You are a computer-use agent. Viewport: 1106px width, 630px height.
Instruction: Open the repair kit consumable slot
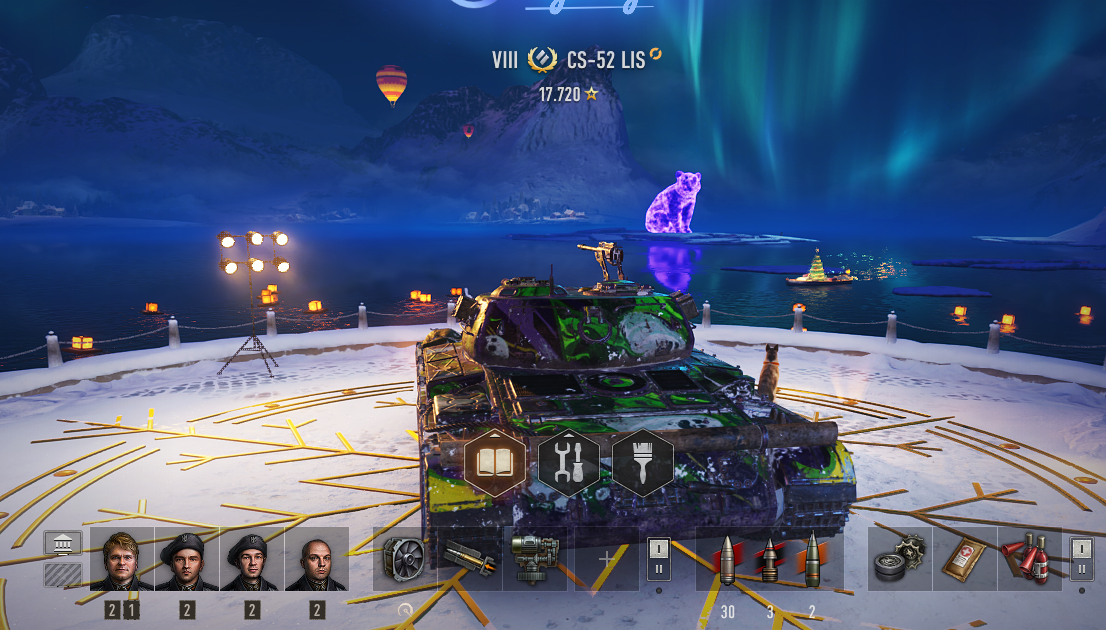[899, 559]
